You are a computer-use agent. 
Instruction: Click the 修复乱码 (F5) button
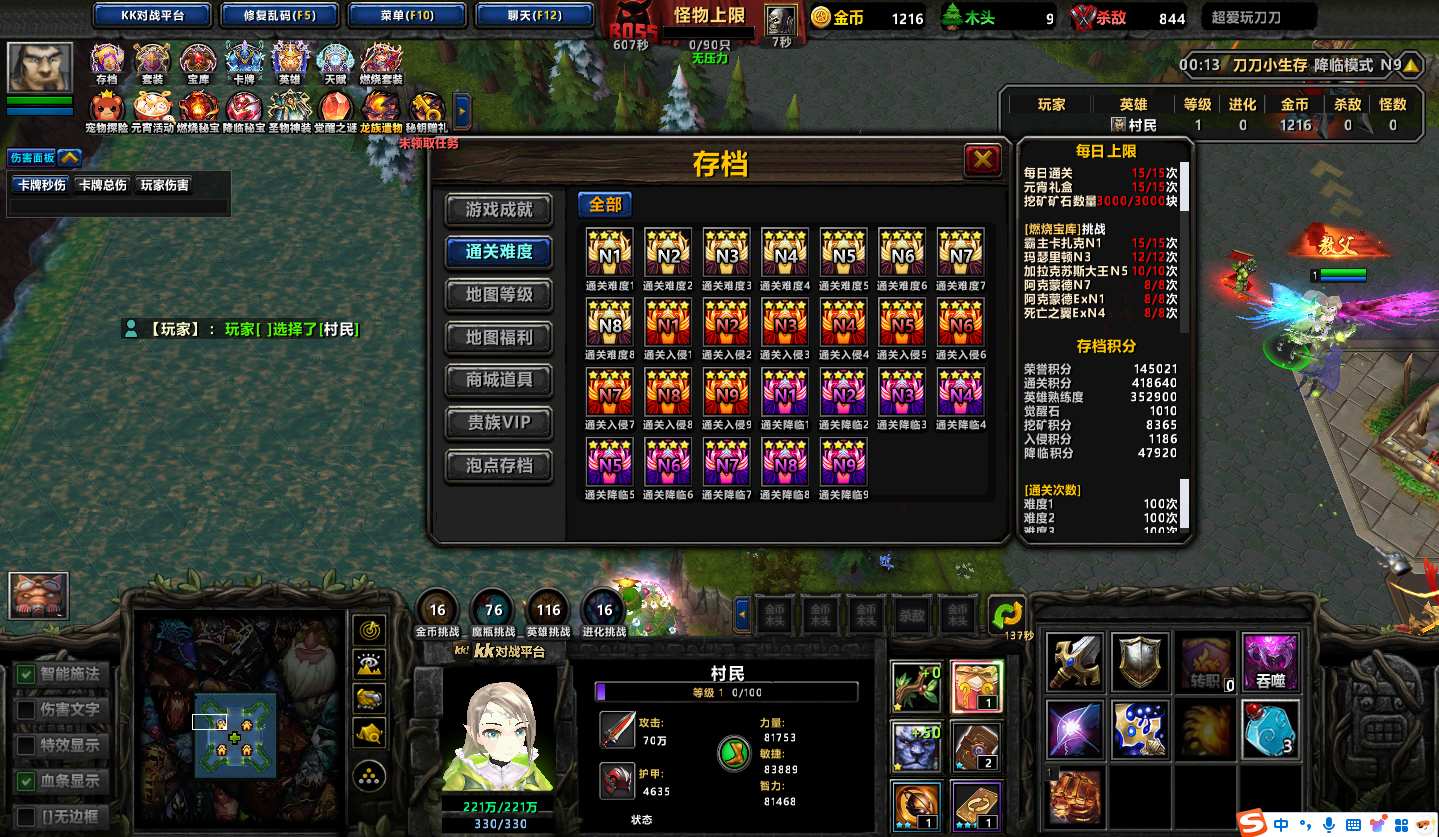pyautogui.click(x=279, y=16)
